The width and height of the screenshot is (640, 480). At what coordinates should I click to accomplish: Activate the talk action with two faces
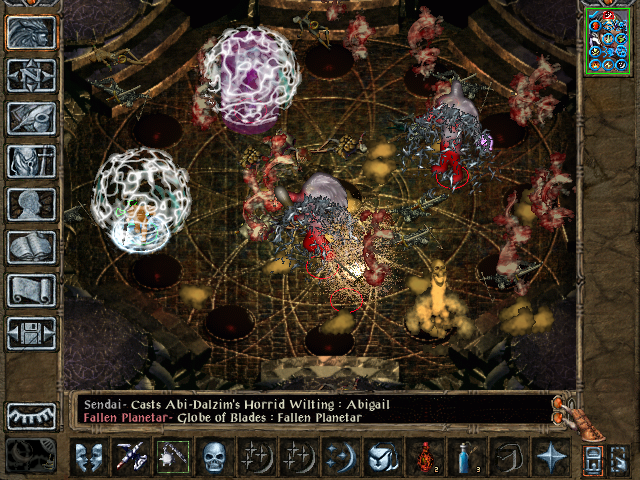click(88, 457)
